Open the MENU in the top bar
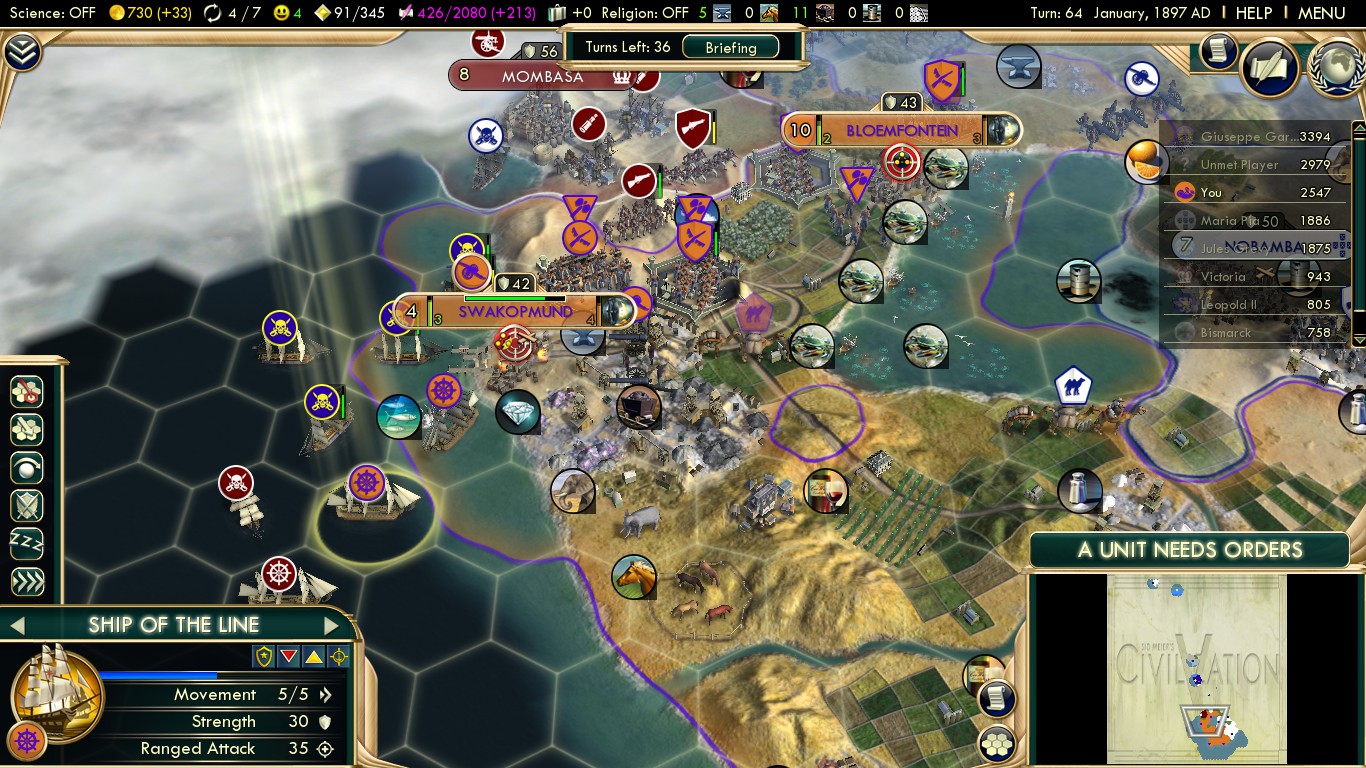 coord(1321,13)
